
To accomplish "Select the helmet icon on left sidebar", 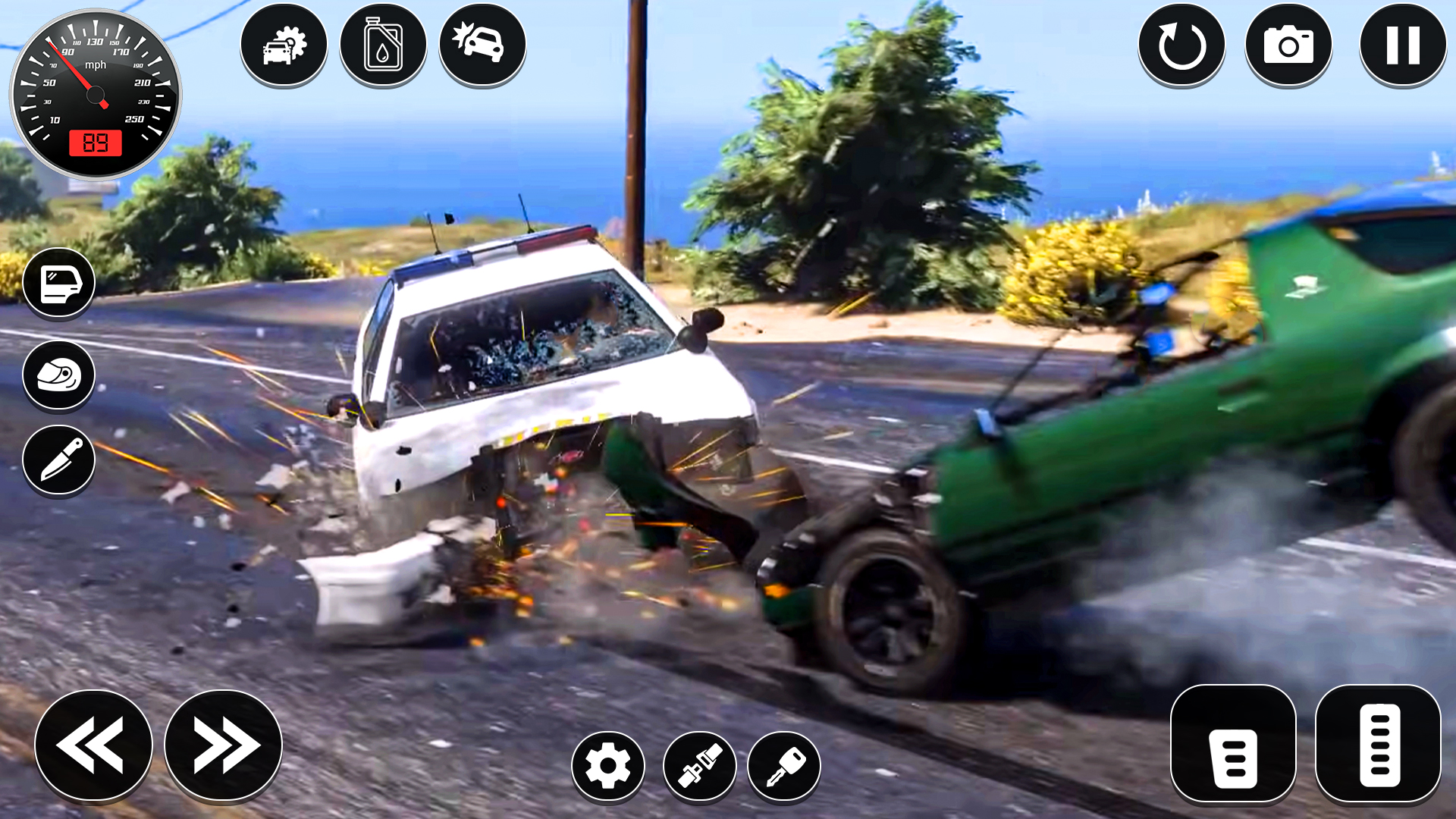I will point(59,375).
